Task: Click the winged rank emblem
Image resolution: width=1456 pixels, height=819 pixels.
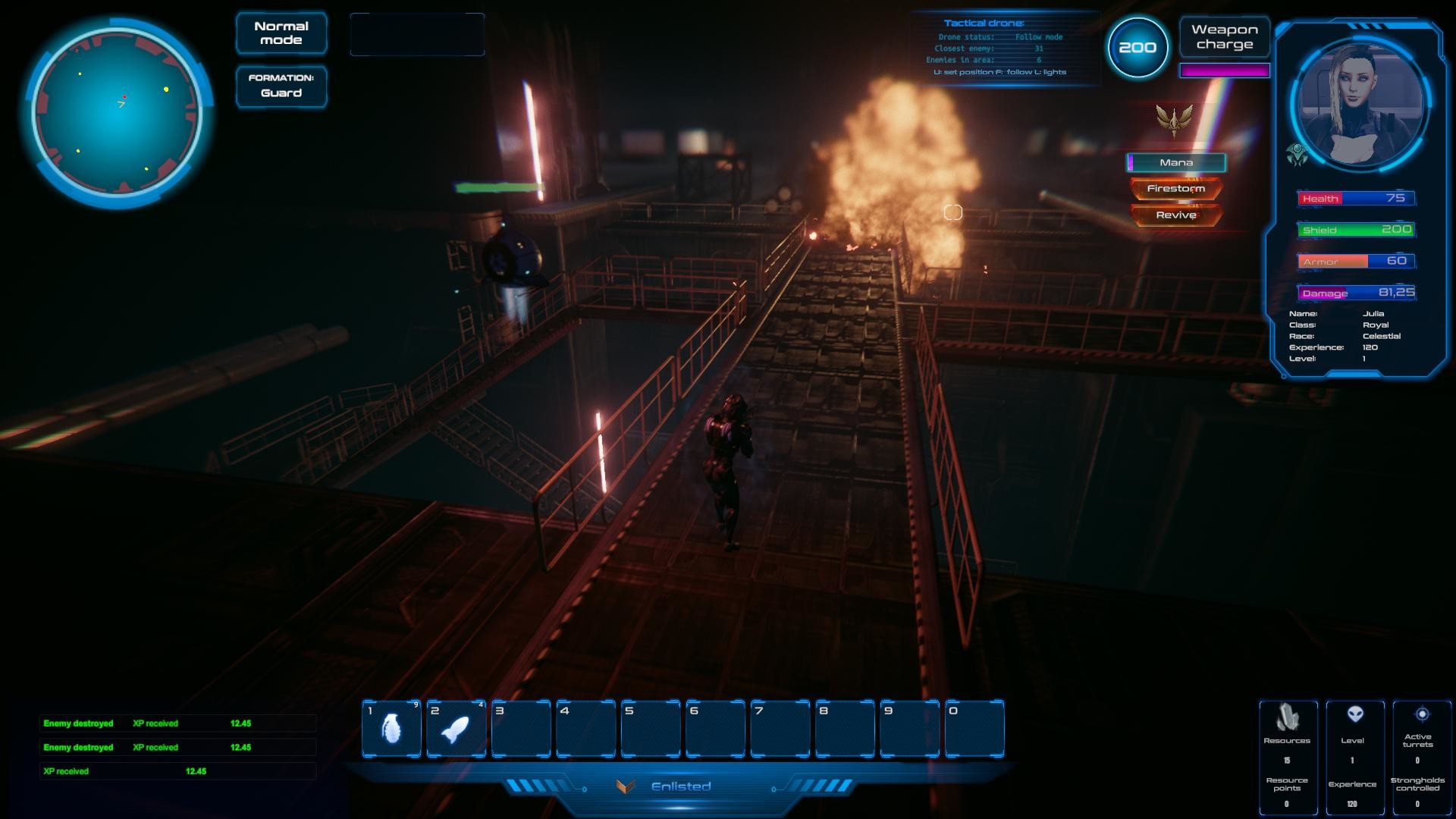Action: point(1174,120)
